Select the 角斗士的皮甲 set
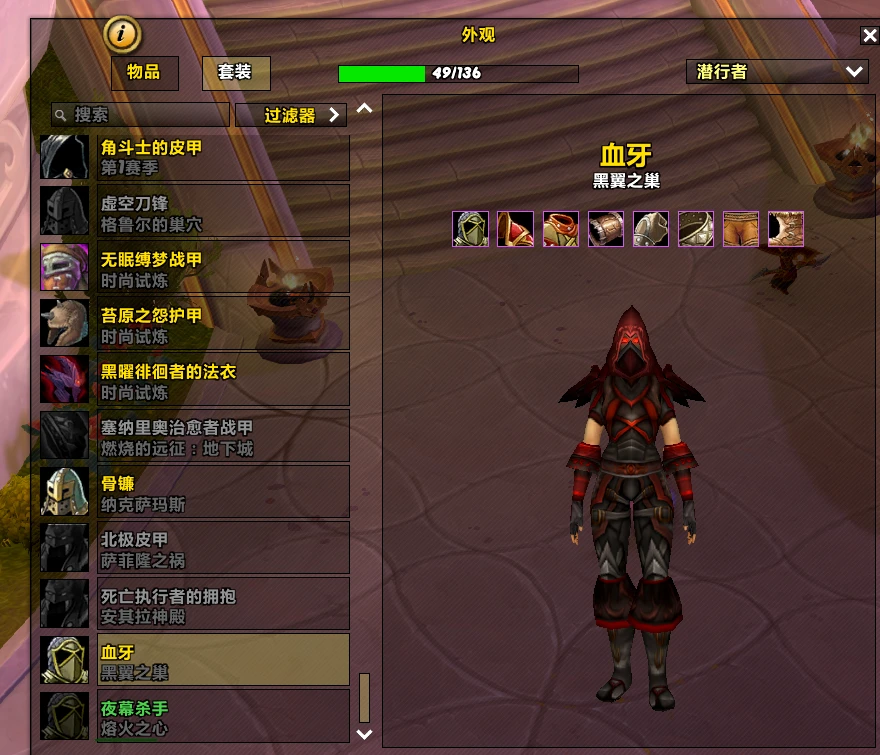This screenshot has height=755, width=880. point(195,157)
